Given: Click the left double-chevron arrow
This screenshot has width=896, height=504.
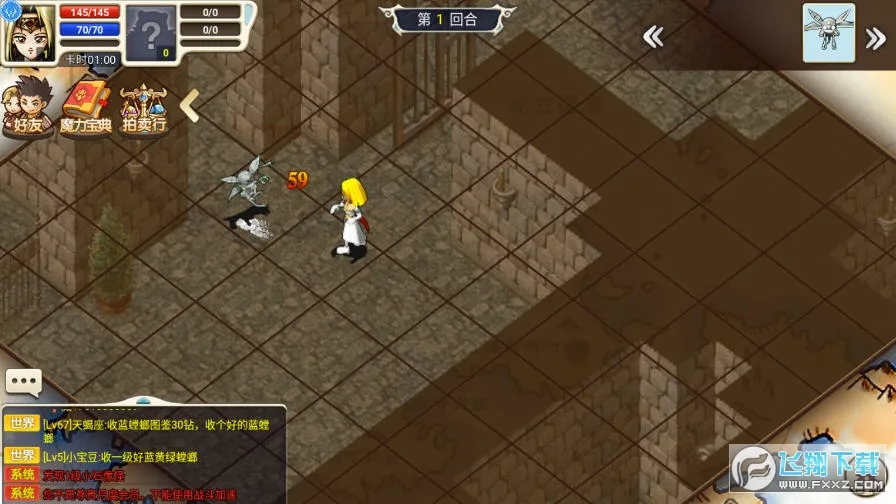Looking at the screenshot, I should [x=653, y=38].
